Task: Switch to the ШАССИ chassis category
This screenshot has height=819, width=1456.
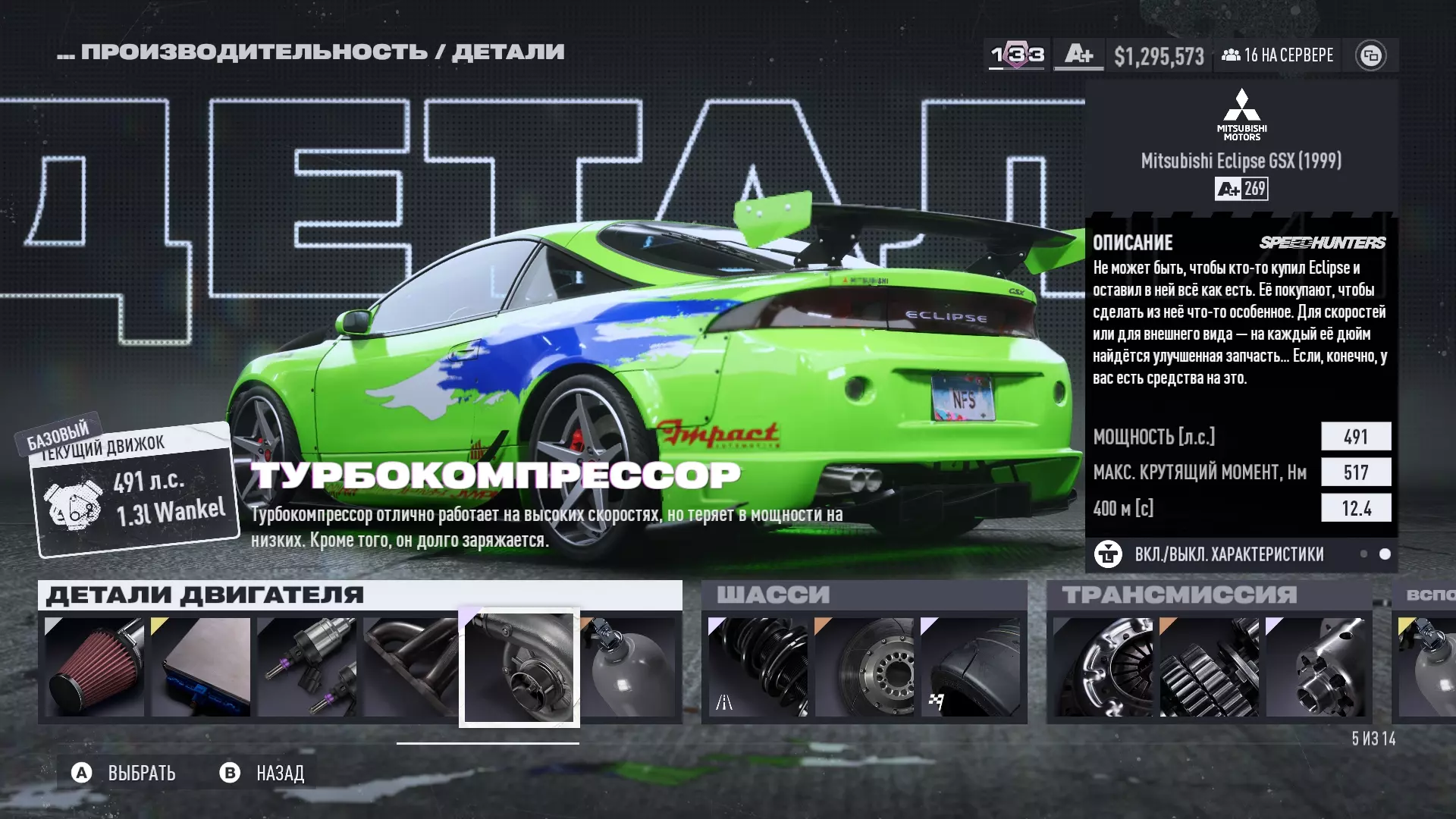Action: (773, 595)
